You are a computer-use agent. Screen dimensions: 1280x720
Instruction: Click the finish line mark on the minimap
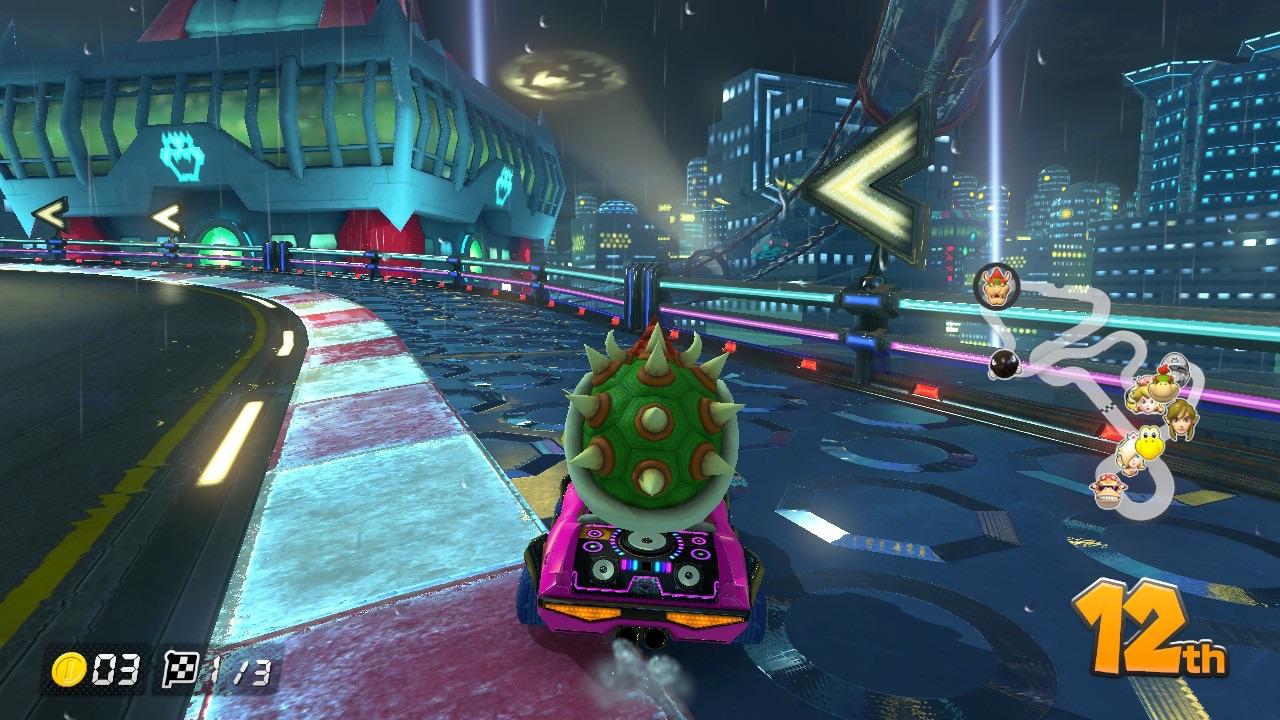pyautogui.click(x=1106, y=409)
